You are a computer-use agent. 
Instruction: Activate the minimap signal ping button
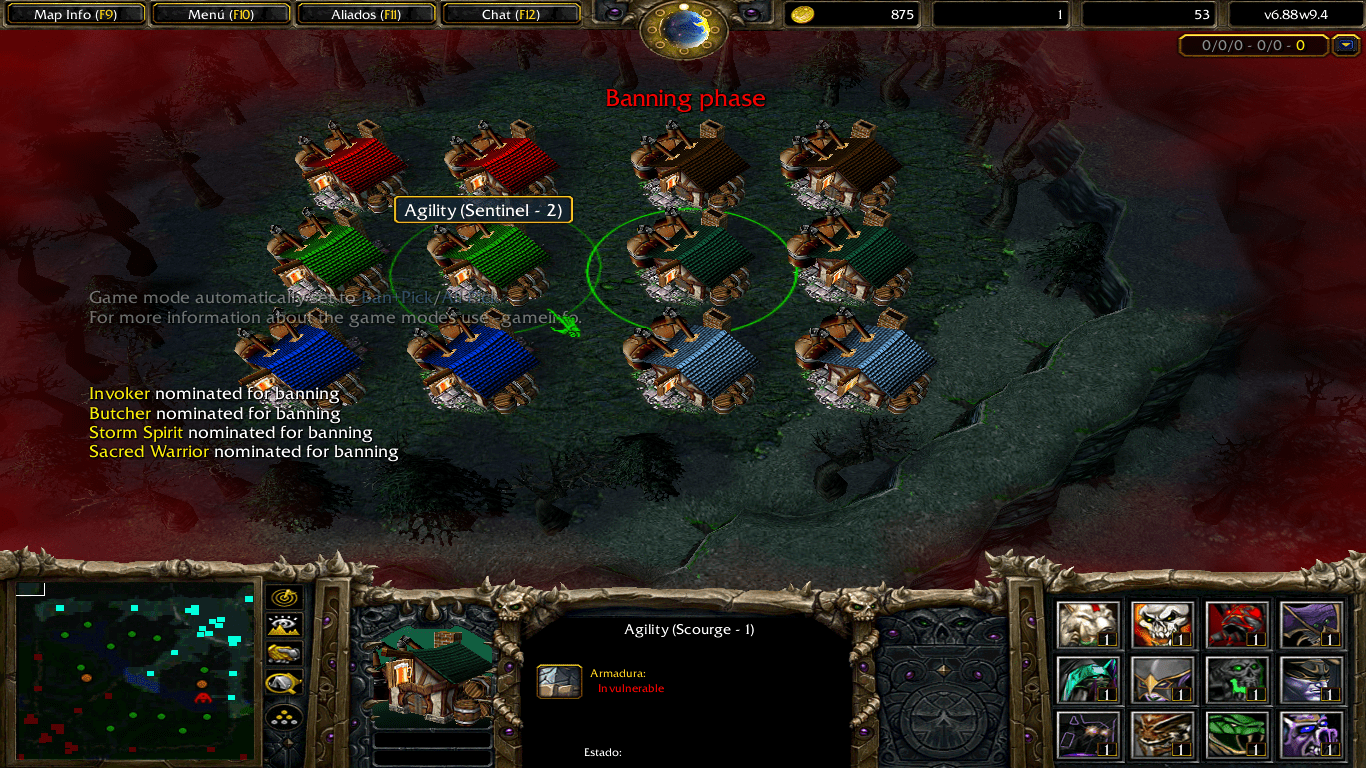284,597
